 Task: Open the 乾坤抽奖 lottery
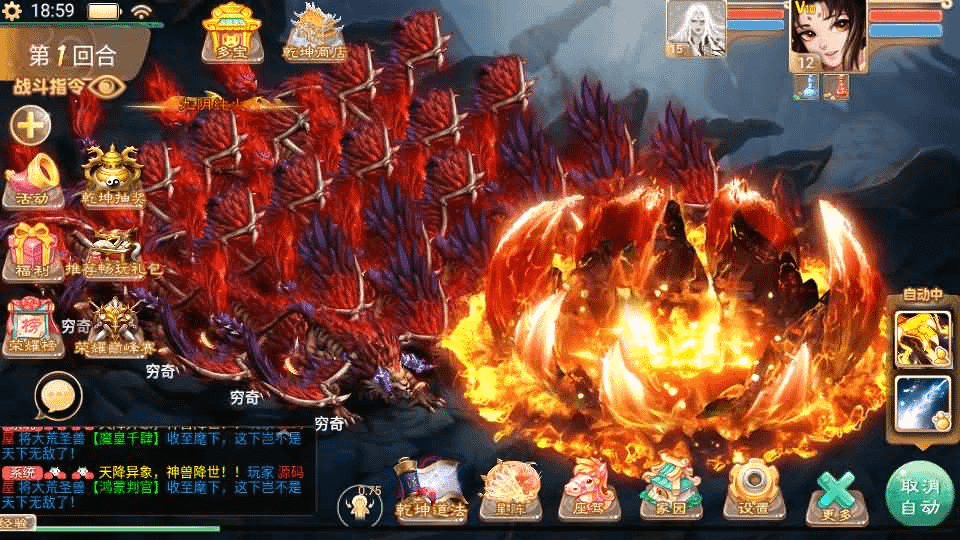point(113,175)
